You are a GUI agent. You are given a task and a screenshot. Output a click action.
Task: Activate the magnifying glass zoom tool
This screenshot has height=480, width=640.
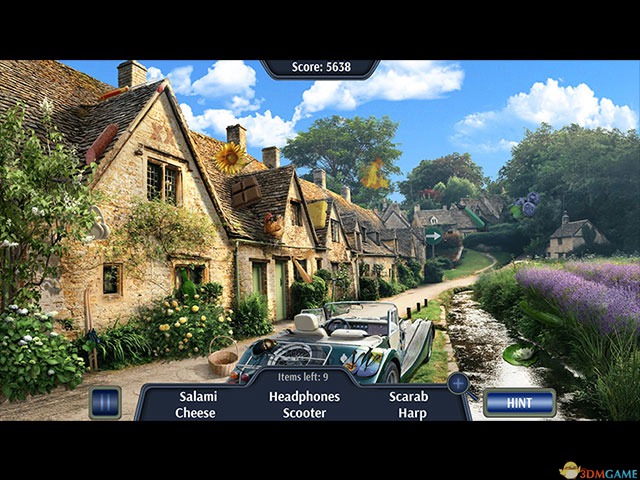[x=459, y=383]
